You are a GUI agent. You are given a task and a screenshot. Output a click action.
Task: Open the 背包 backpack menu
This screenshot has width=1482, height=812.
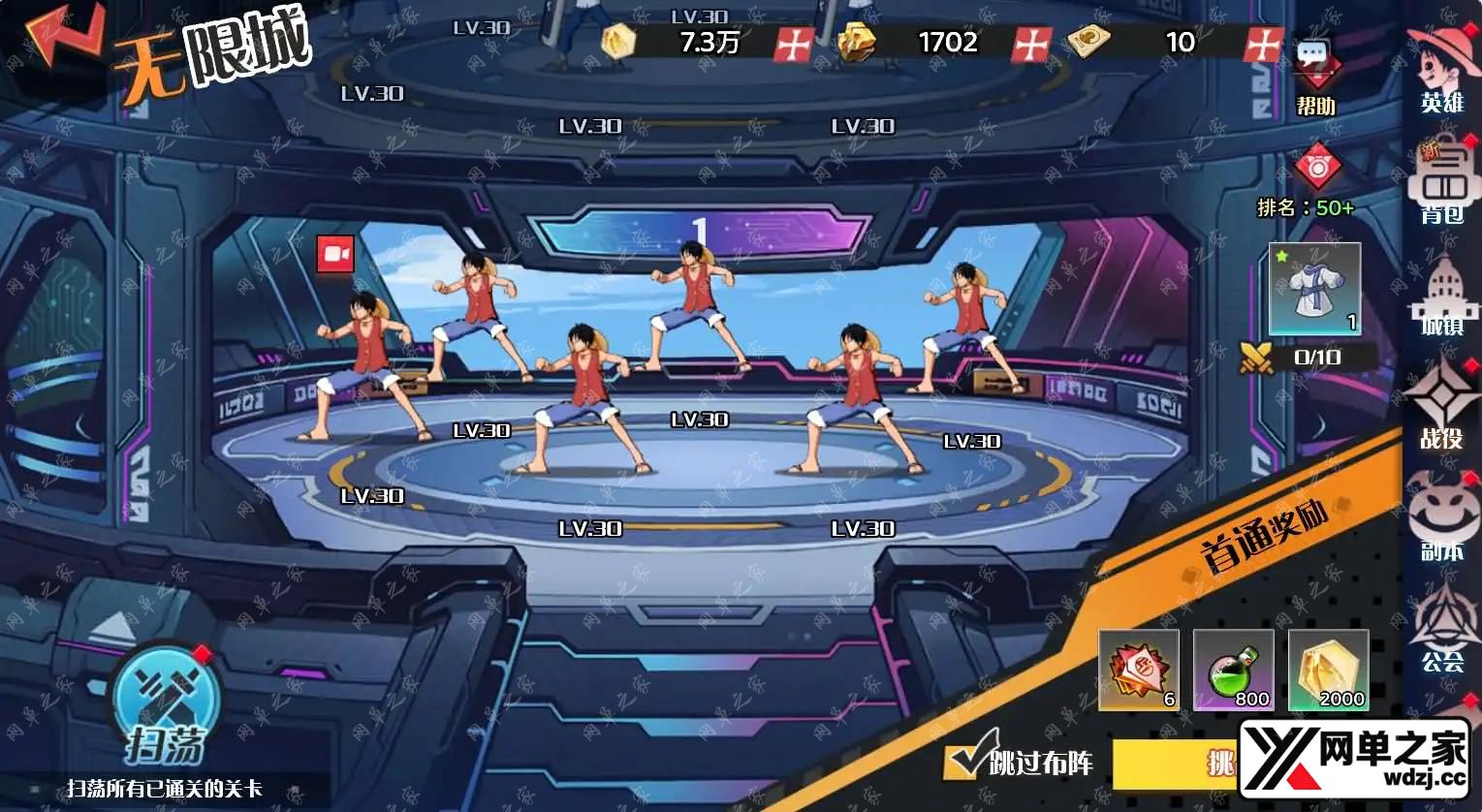tap(1443, 186)
